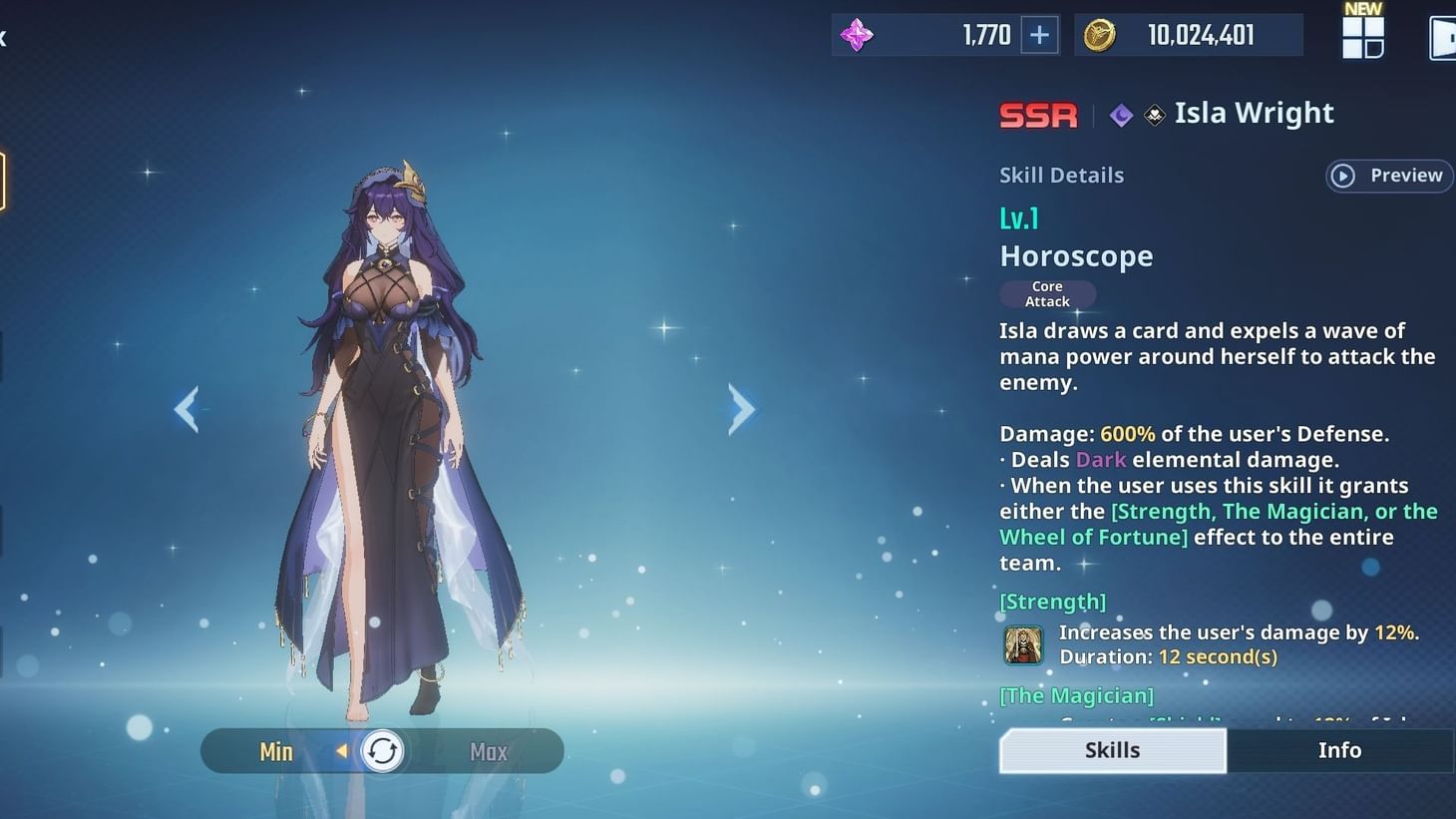Go to the previous character via left arrow
1456x819 pixels.
point(187,409)
